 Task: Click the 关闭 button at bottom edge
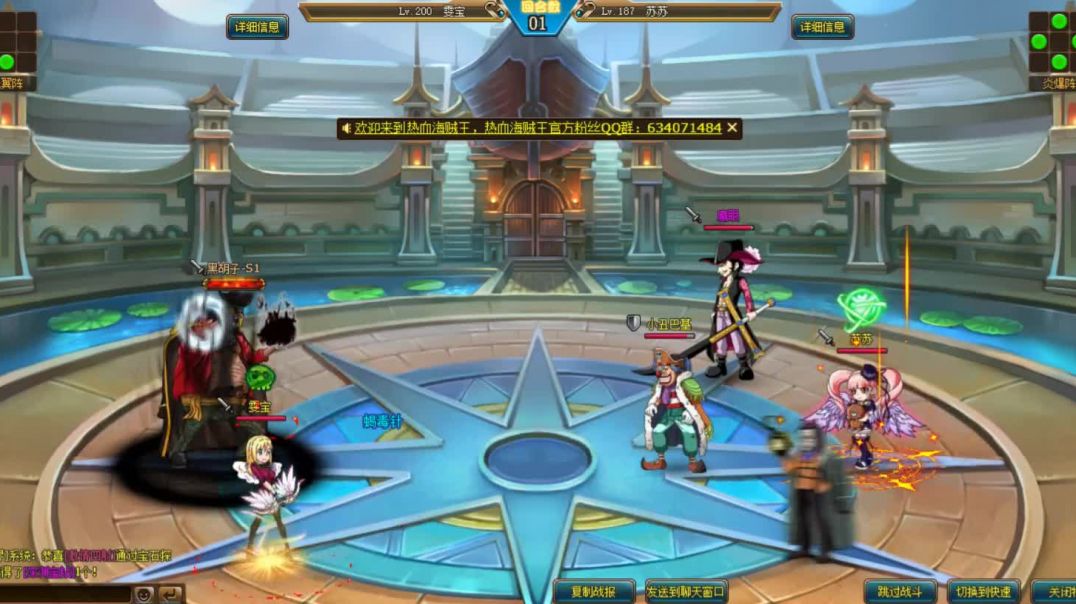tap(1054, 592)
